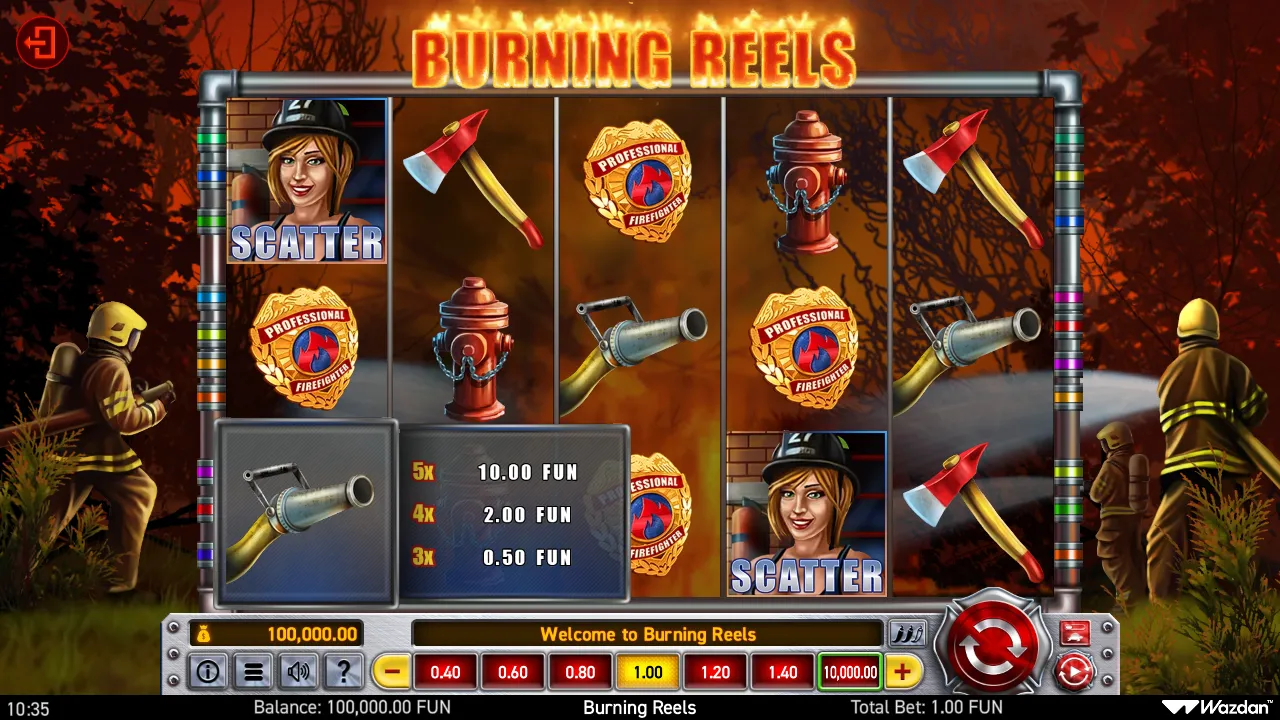Decrease the bet with the minus button
The height and width of the screenshot is (720, 1280).
[x=390, y=671]
